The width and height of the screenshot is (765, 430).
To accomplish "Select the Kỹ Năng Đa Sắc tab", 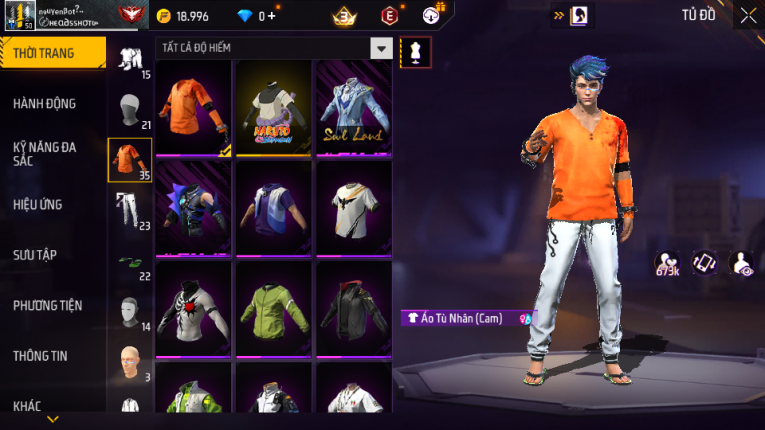I will click(x=44, y=153).
